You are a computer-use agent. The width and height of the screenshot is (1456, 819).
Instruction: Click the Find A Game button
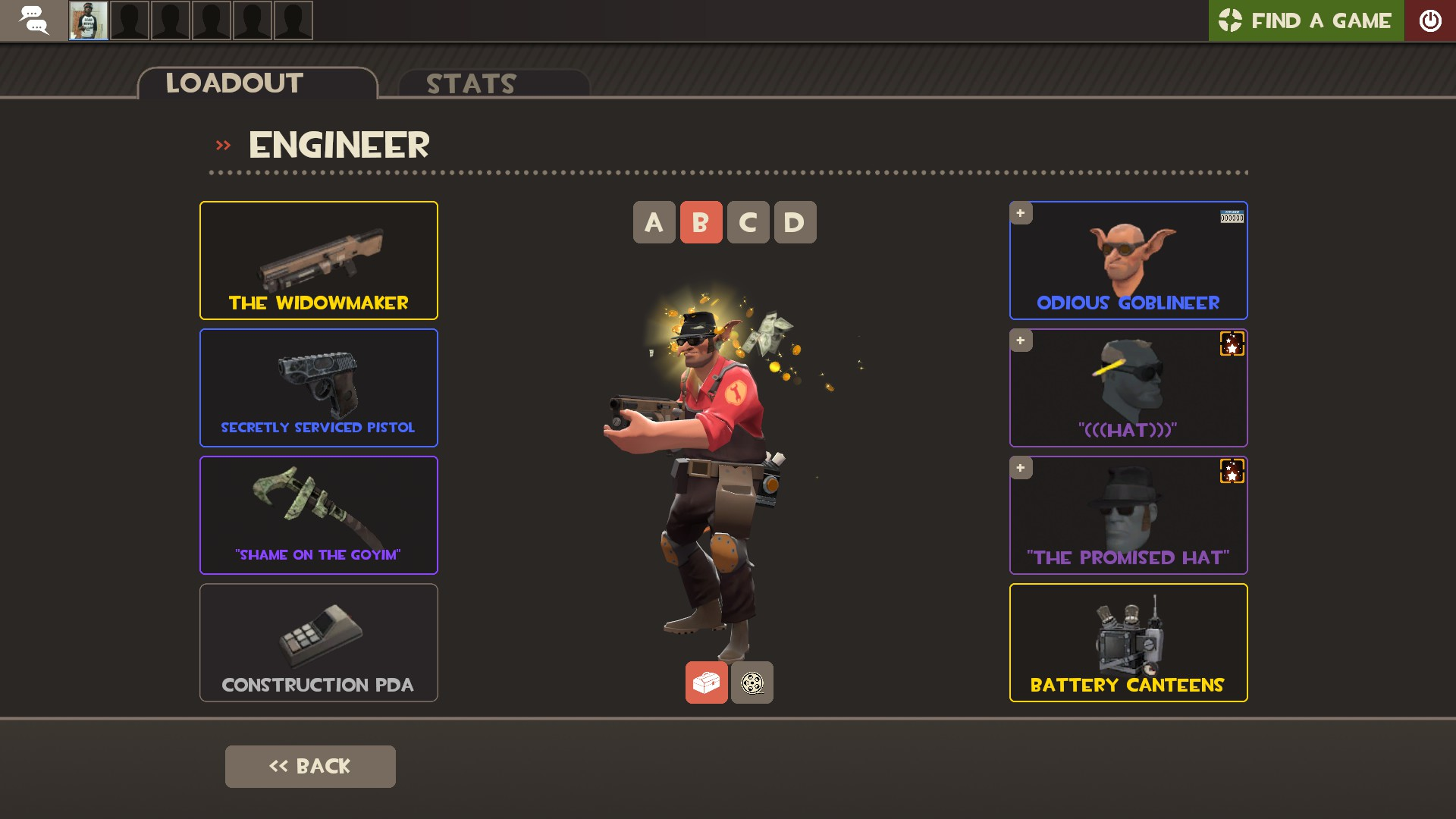1306,20
